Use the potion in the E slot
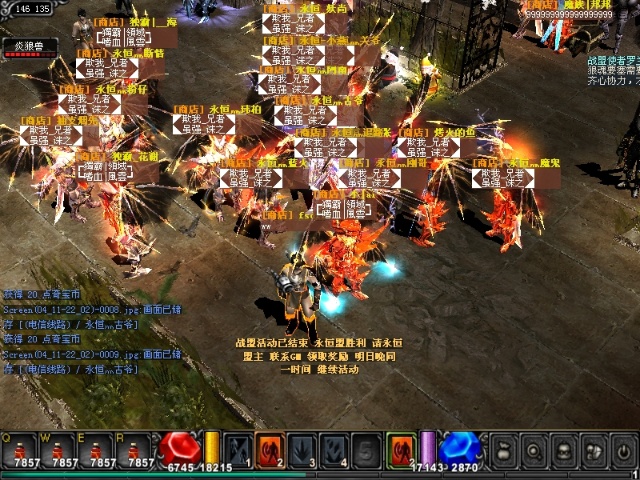The height and width of the screenshot is (480, 640). point(97,449)
